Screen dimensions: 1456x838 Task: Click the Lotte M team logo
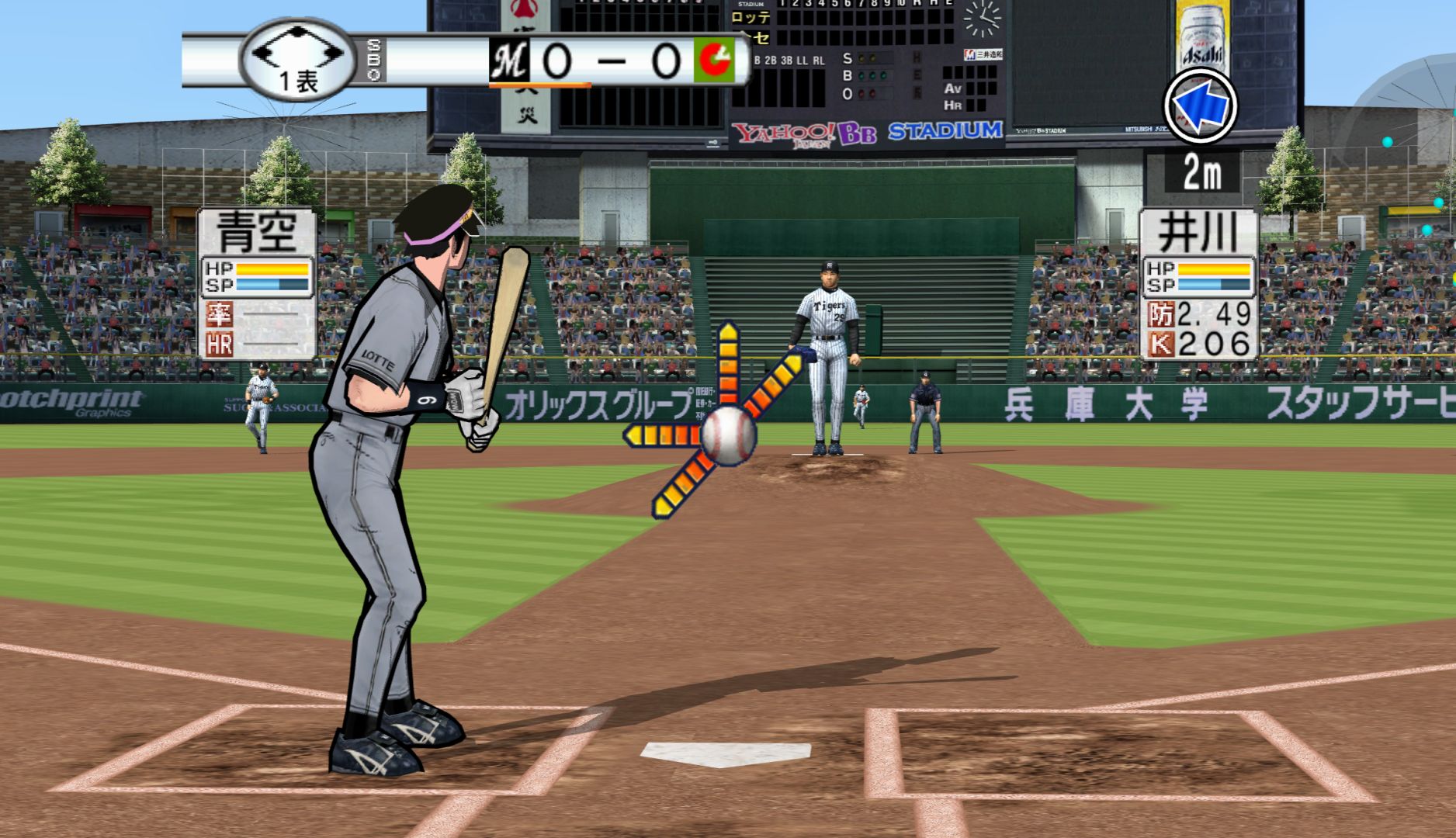point(509,61)
